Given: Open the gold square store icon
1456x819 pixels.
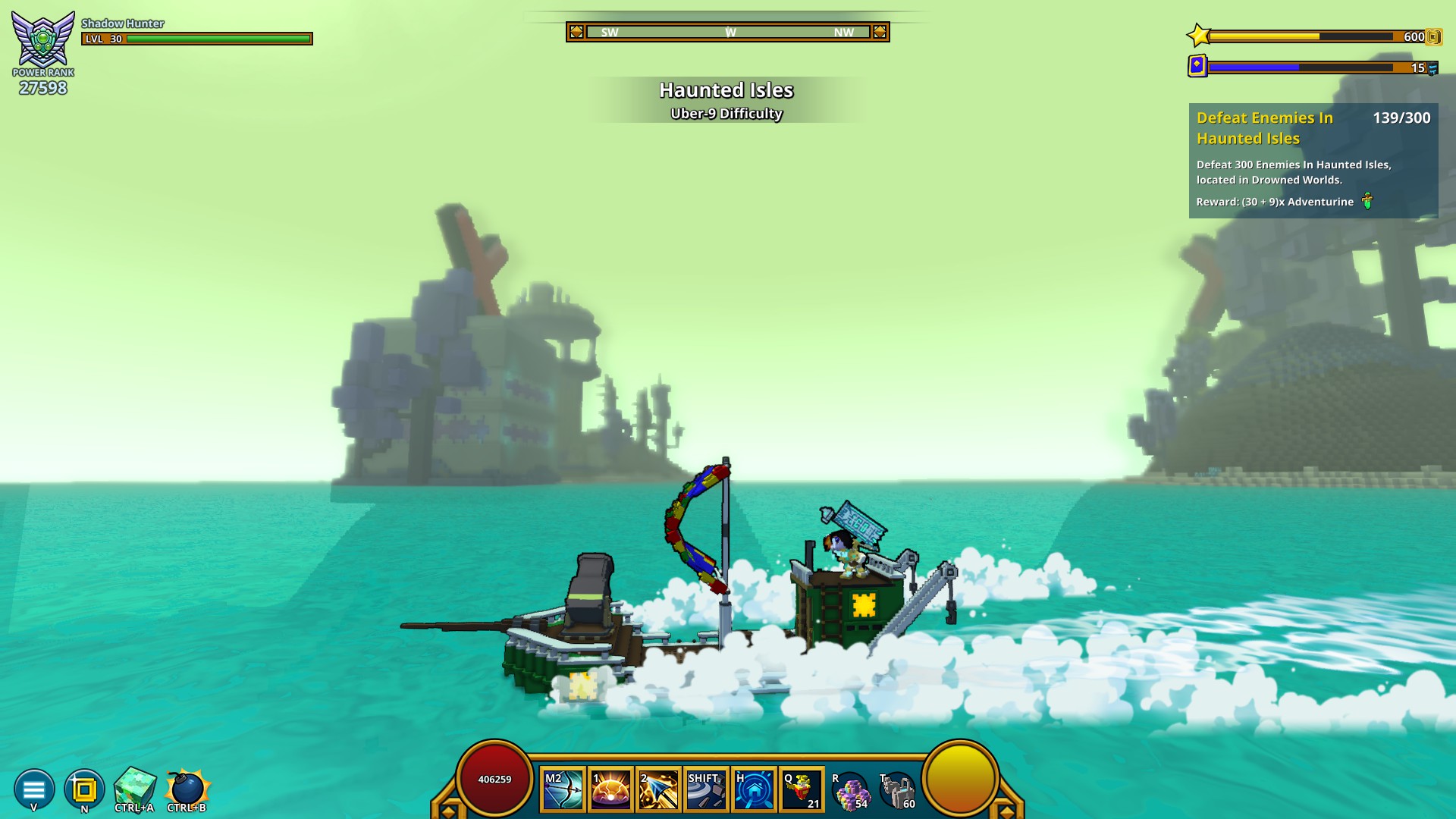Looking at the screenshot, I should (x=84, y=789).
